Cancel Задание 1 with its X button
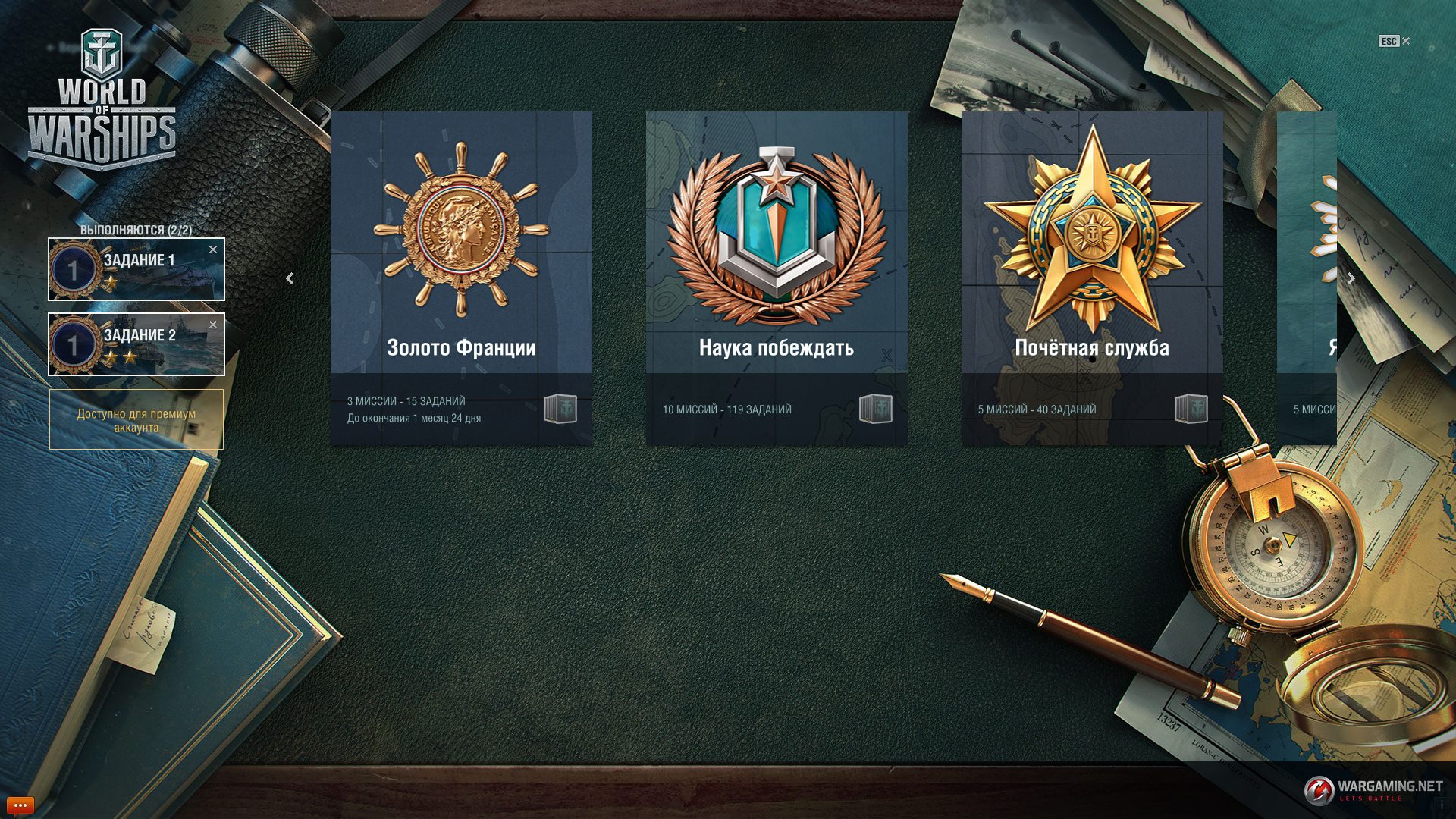Viewport: 1456px width, 819px height. click(x=213, y=249)
